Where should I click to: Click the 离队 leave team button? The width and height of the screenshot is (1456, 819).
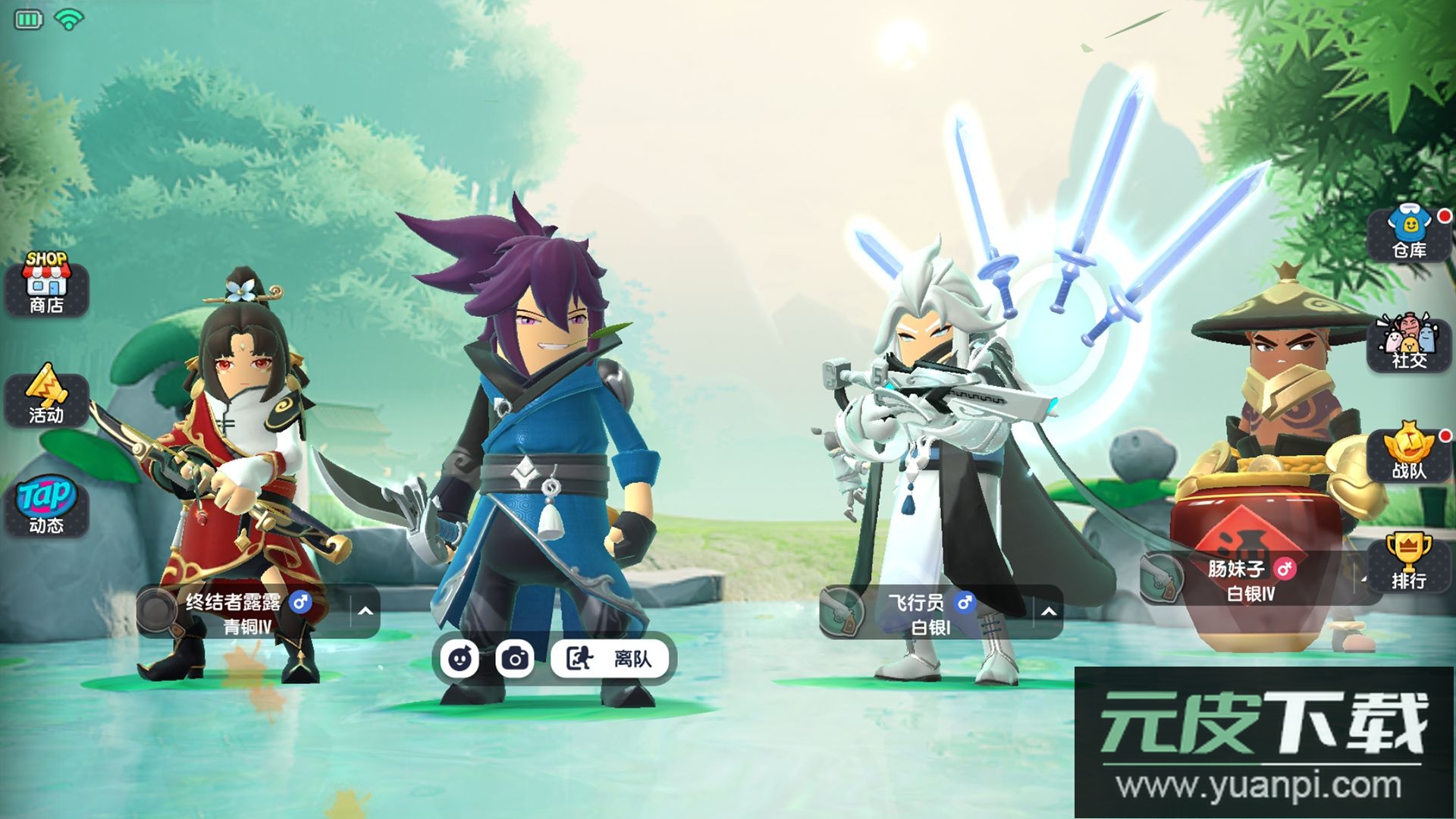[x=611, y=658]
